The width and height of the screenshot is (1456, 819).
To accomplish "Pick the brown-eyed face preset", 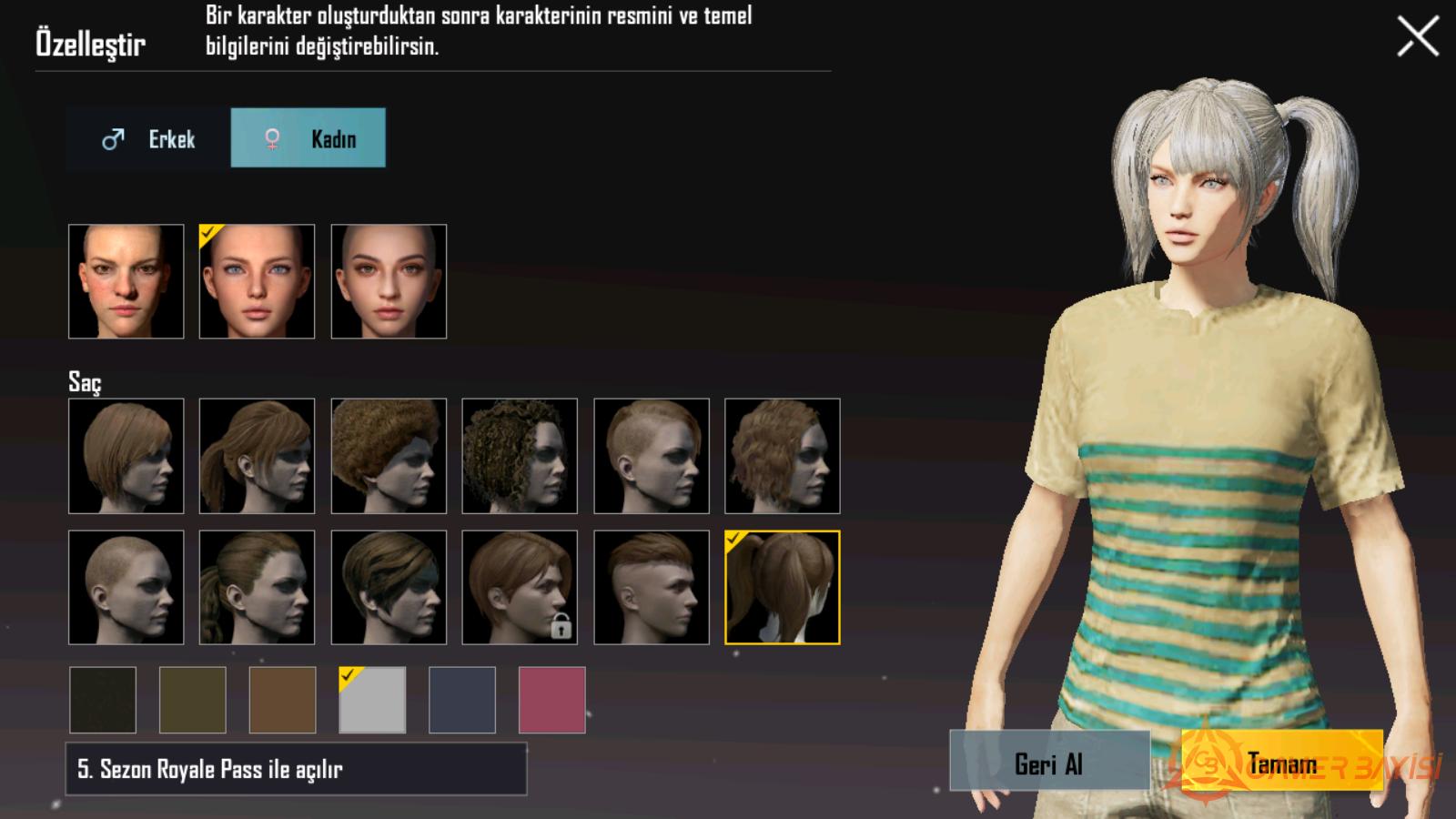I will pos(389,282).
